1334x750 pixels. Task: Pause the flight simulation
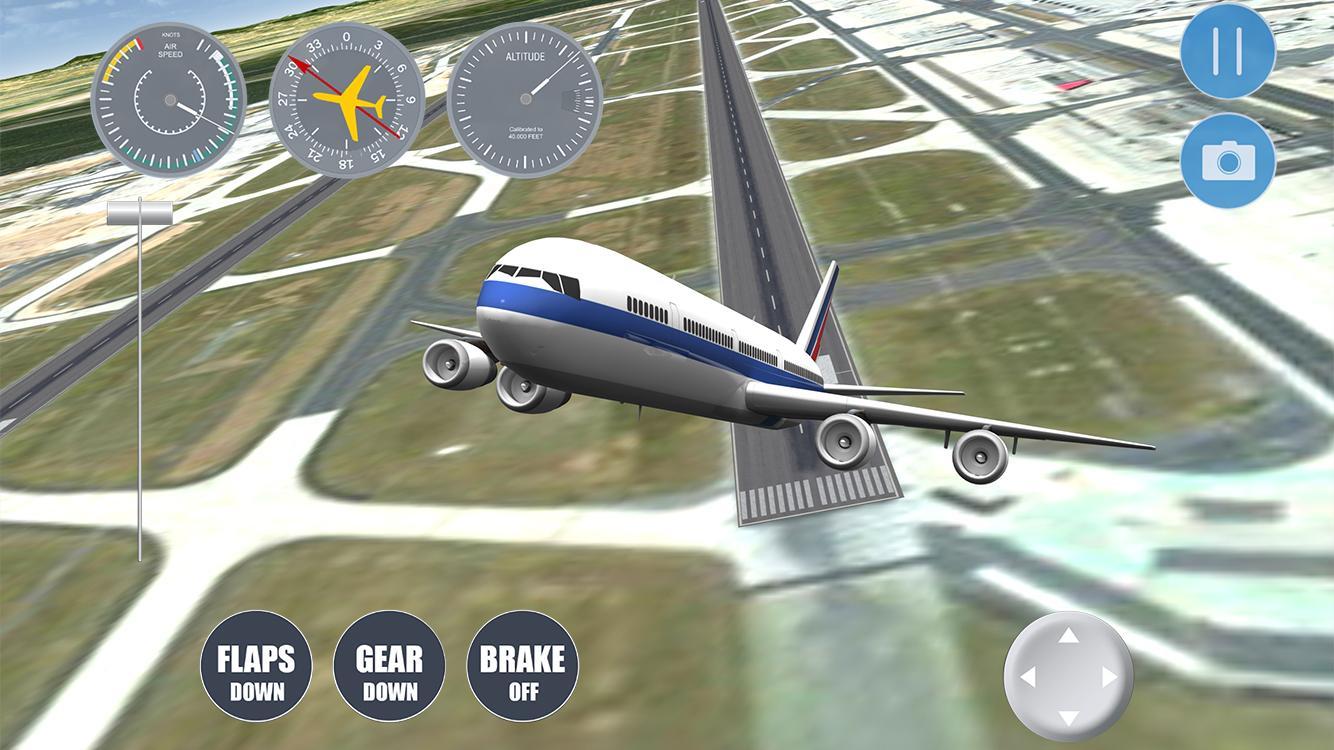click(x=1227, y=50)
